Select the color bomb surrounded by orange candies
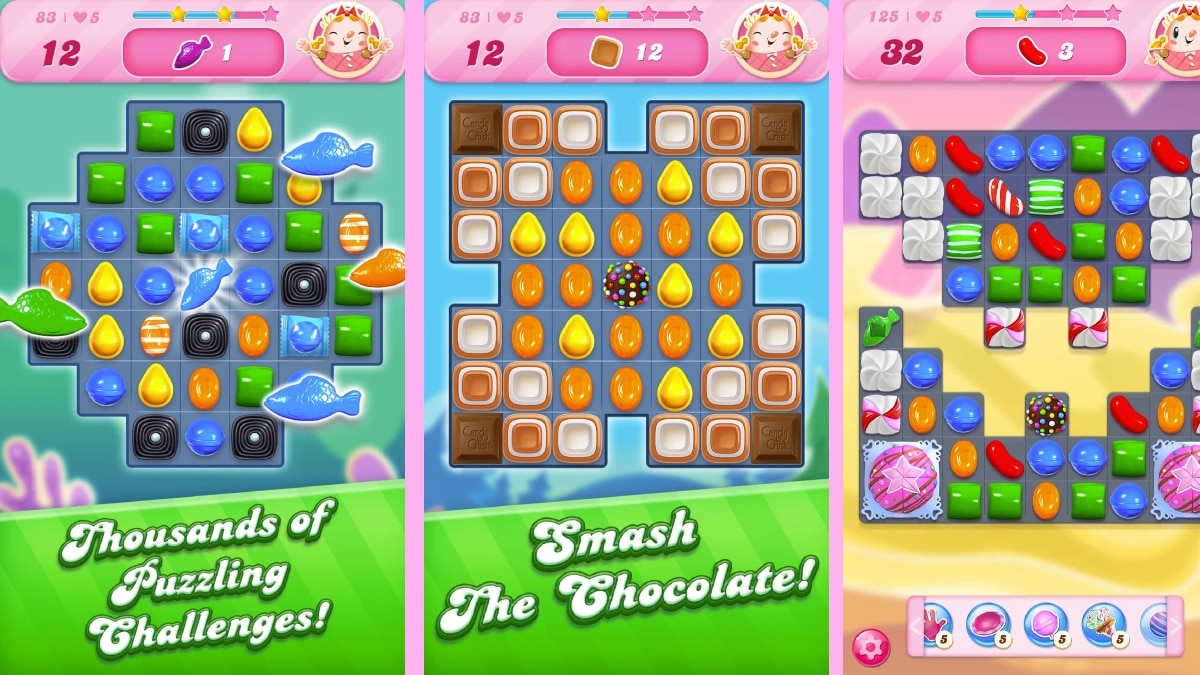 pyautogui.click(x=627, y=284)
